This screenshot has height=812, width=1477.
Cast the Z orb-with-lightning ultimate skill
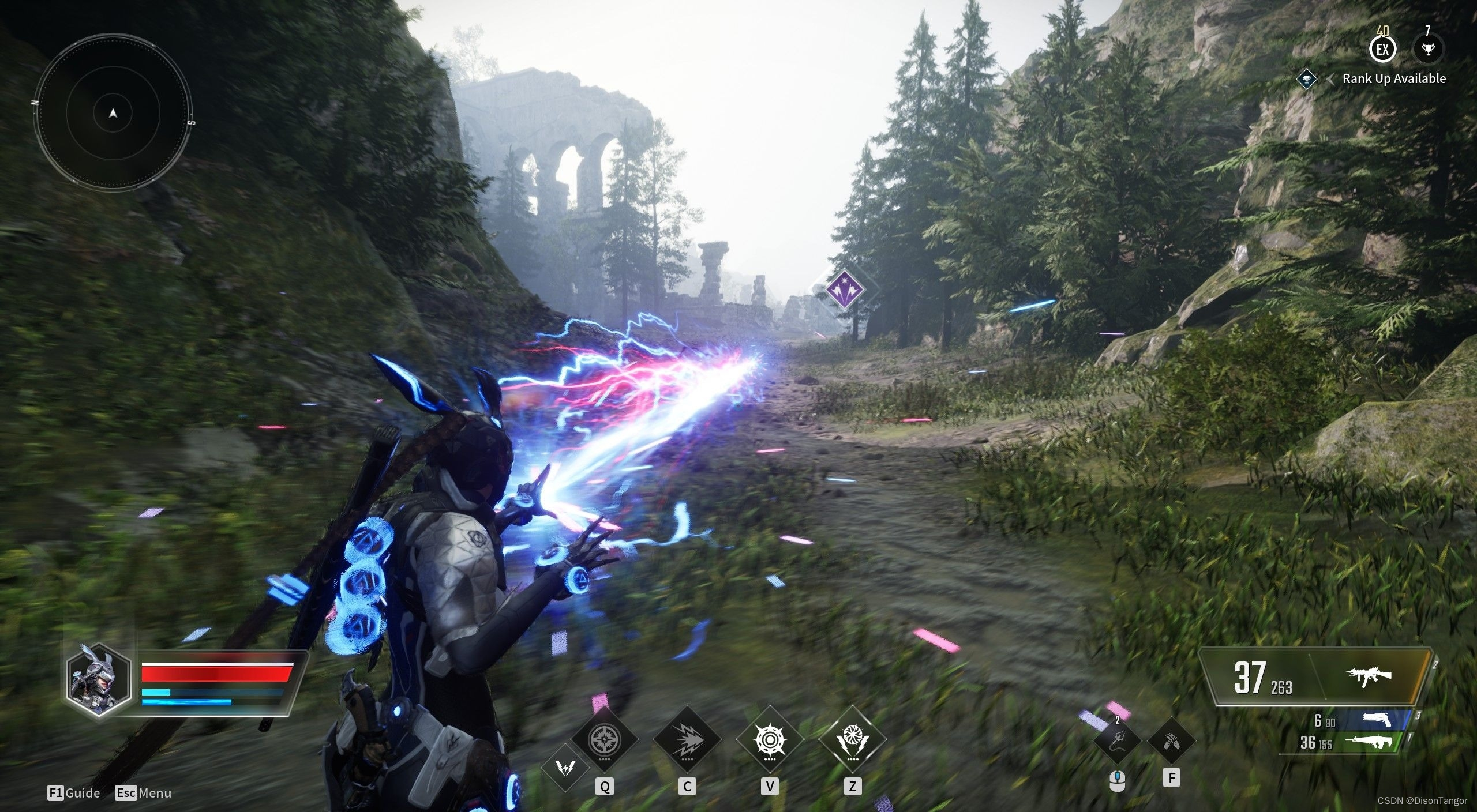coord(852,739)
